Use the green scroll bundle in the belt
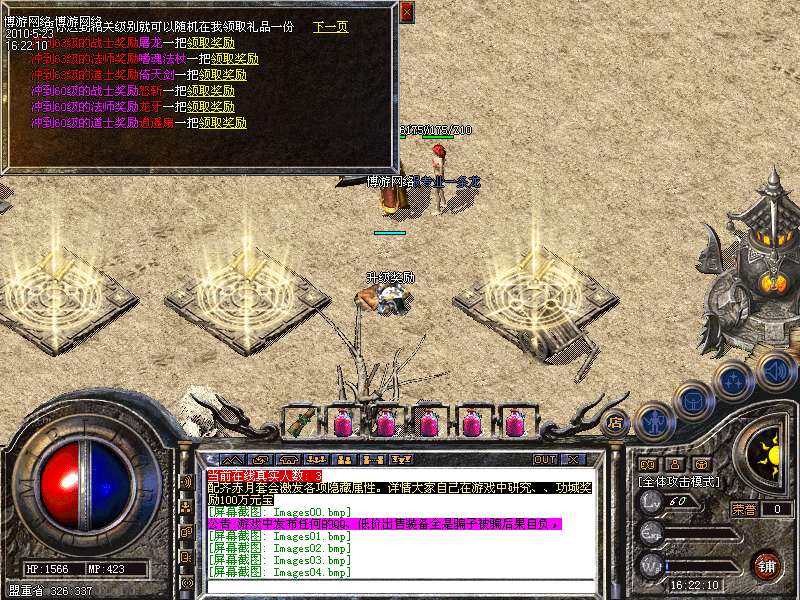Screen dimensions: 800x600 coord(299,423)
